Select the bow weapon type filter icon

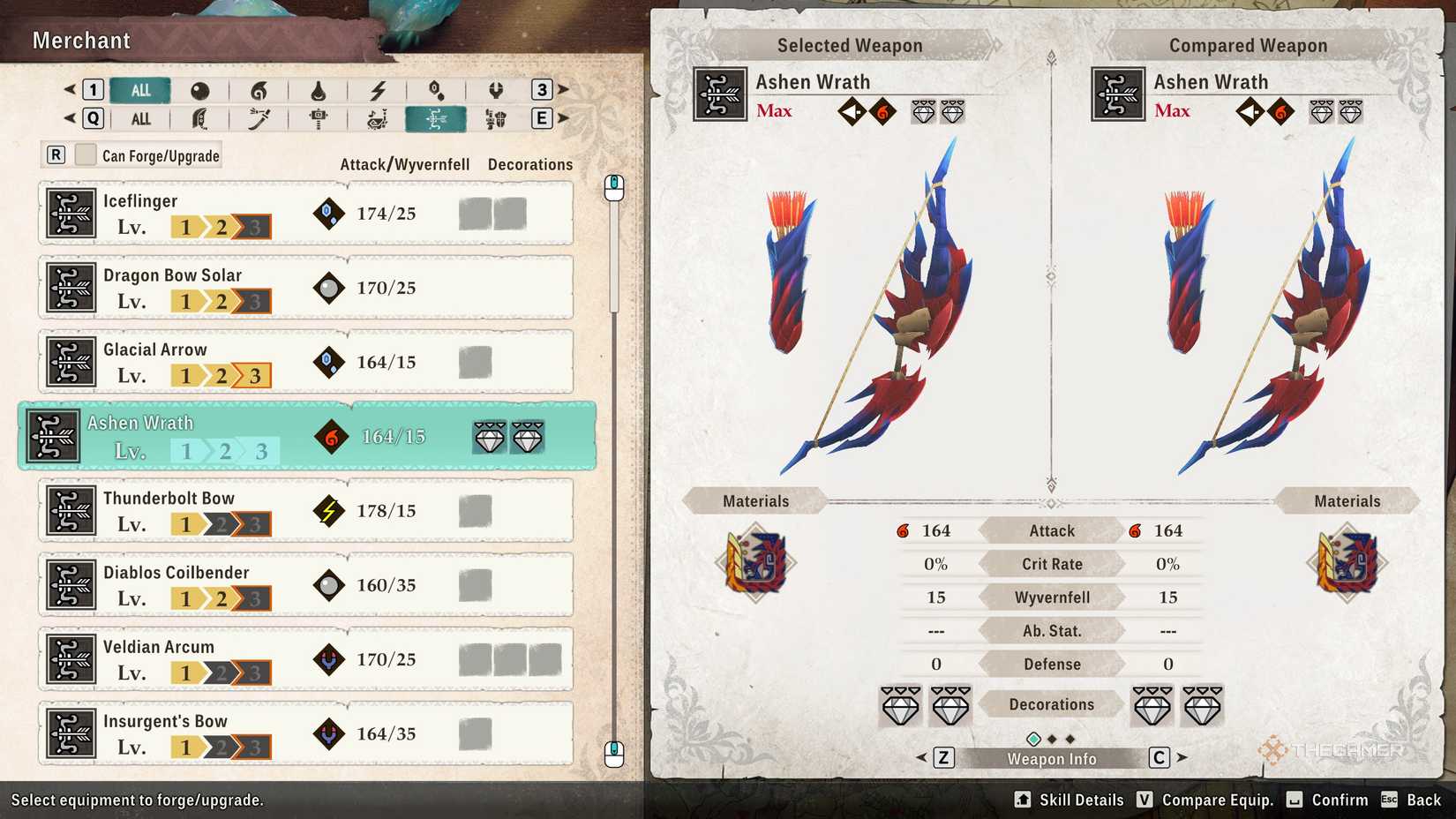pos(437,119)
